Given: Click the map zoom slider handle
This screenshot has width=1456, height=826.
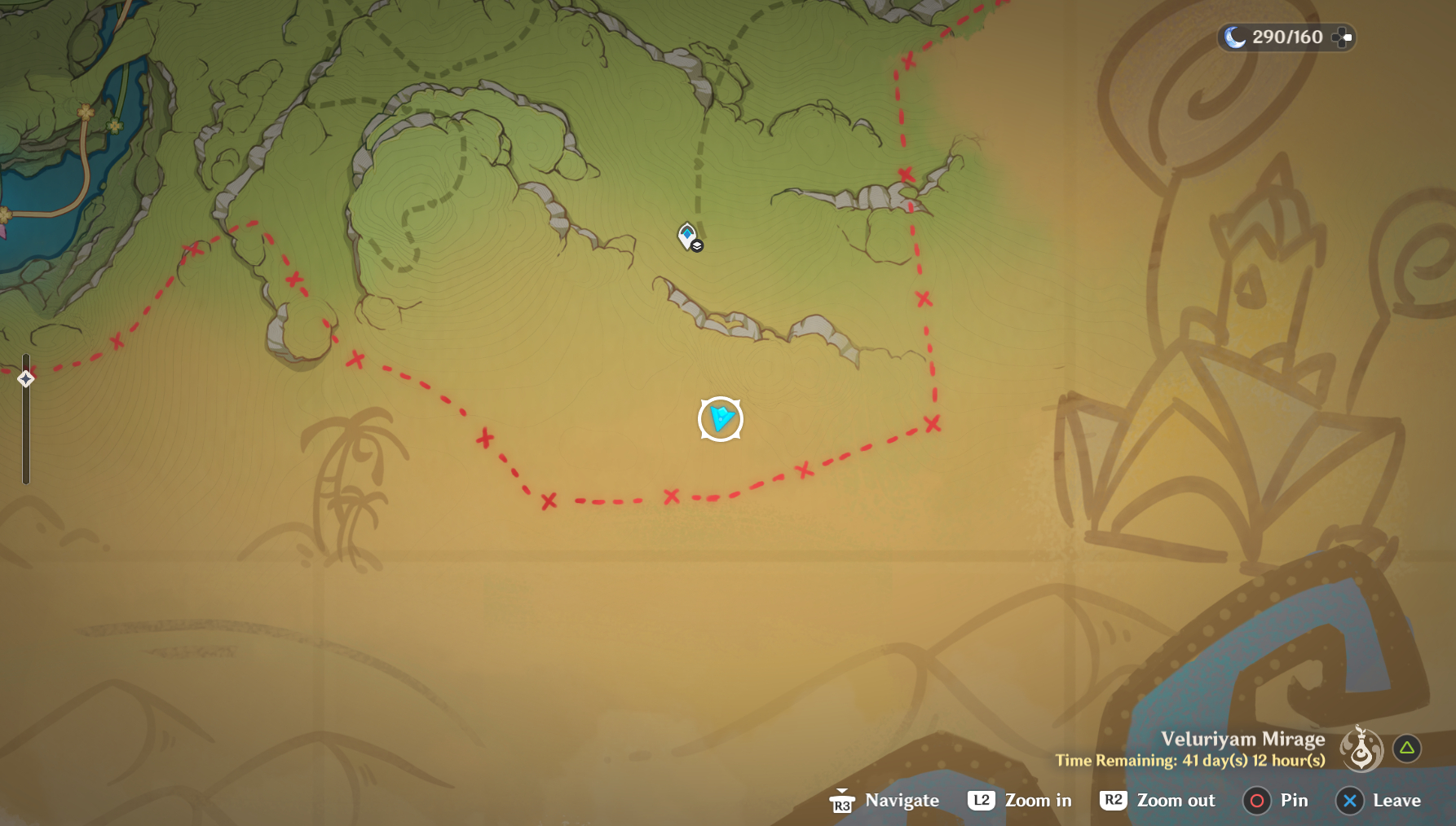Looking at the screenshot, I should point(25,378).
